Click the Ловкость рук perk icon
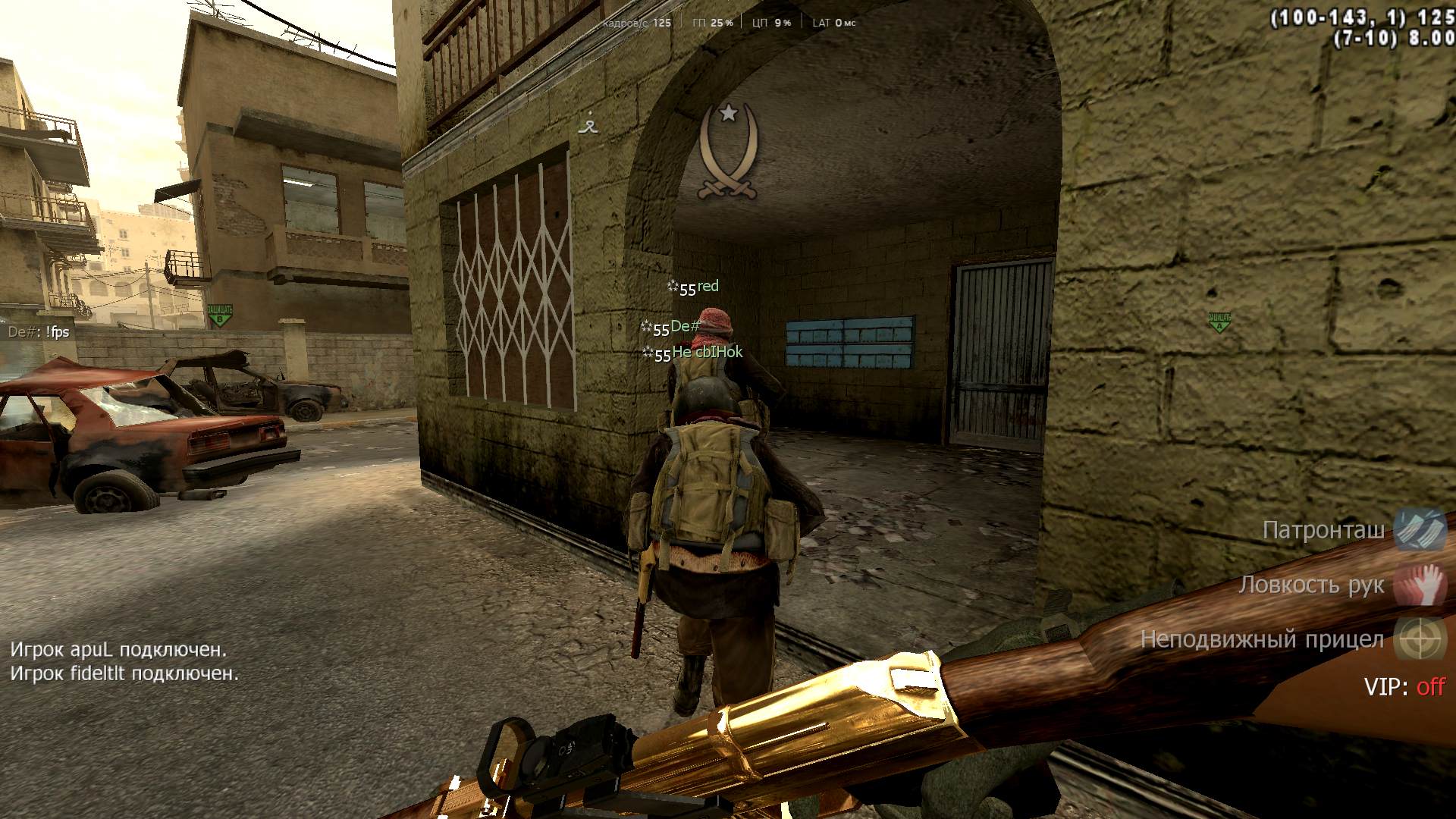 1421,585
